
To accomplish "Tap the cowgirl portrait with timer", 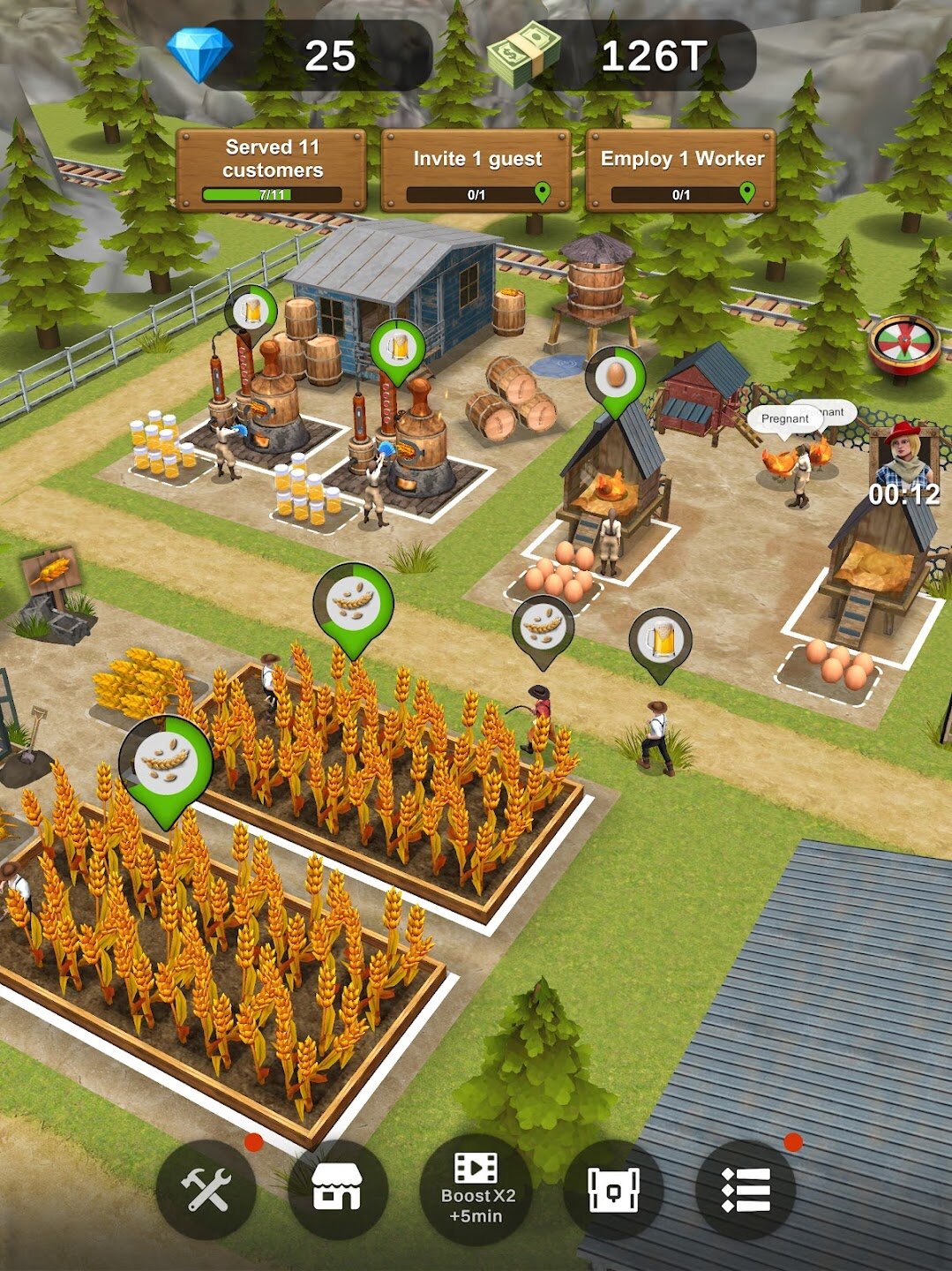I will point(903,463).
